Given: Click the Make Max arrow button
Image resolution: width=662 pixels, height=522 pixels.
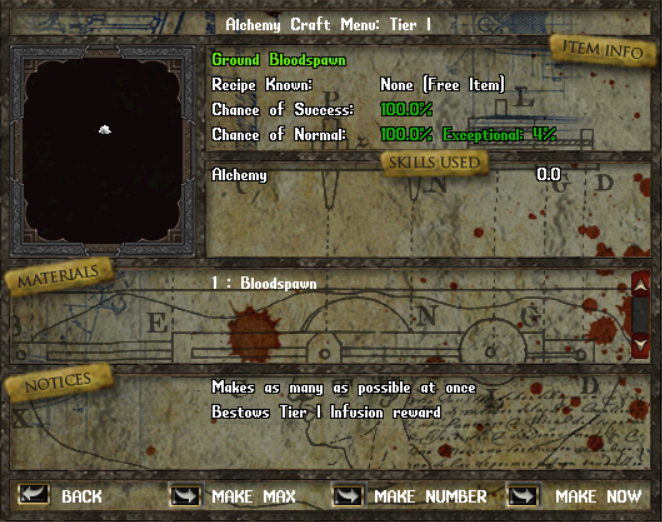Looking at the screenshot, I should pos(186,495).
